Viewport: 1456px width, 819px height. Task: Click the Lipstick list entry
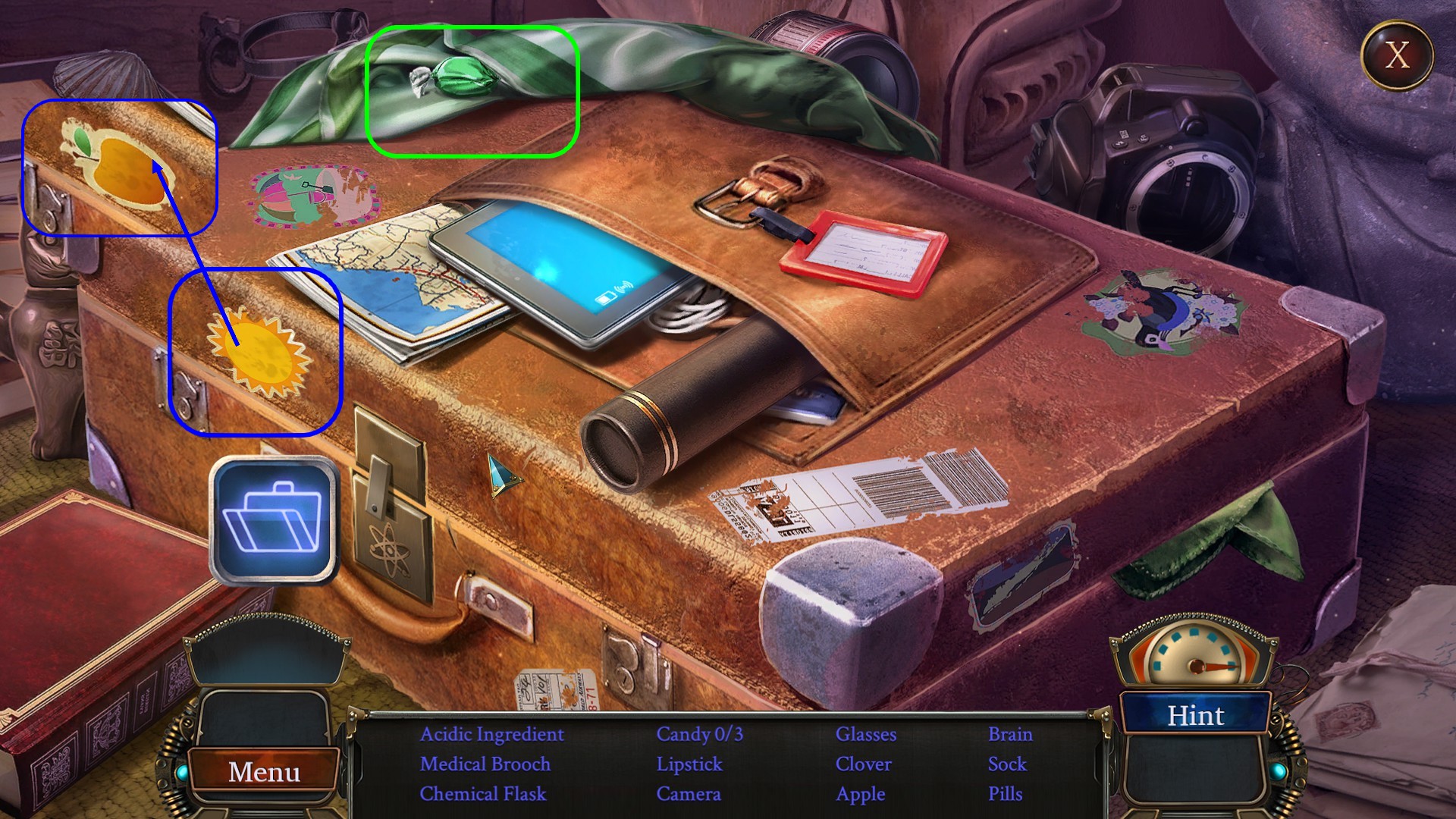click(x=689, y=764)
